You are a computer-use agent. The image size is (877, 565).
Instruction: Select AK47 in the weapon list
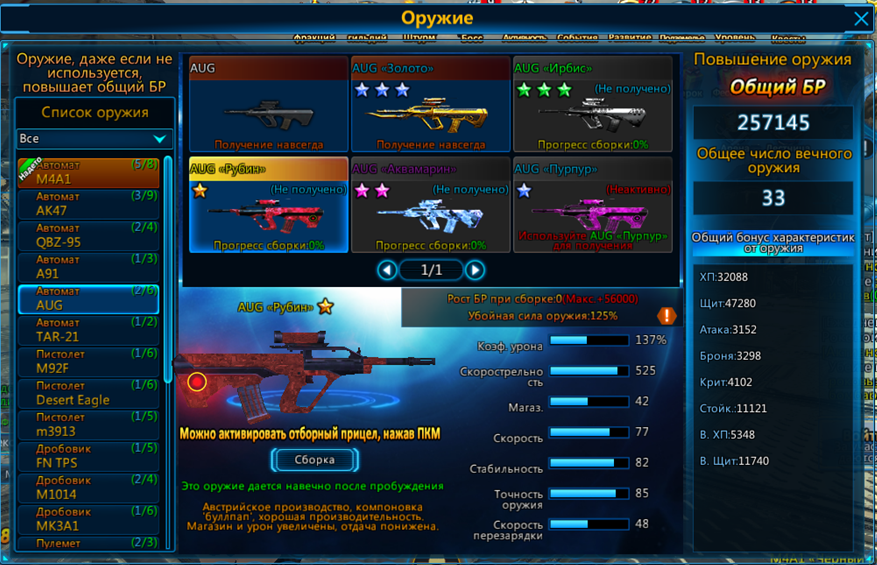click(90, 204)
